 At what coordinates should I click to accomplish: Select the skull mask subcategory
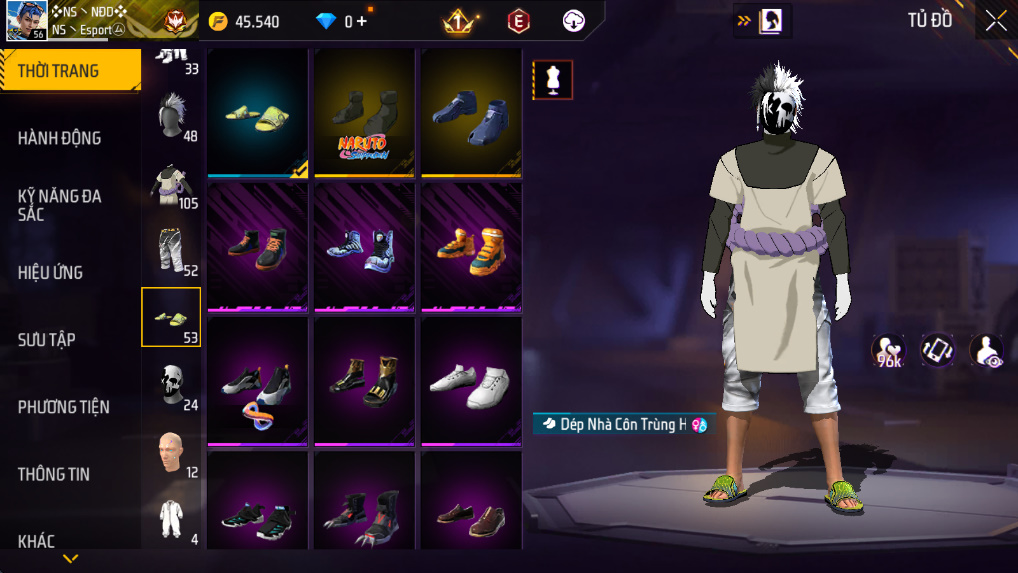pos(171,384)
